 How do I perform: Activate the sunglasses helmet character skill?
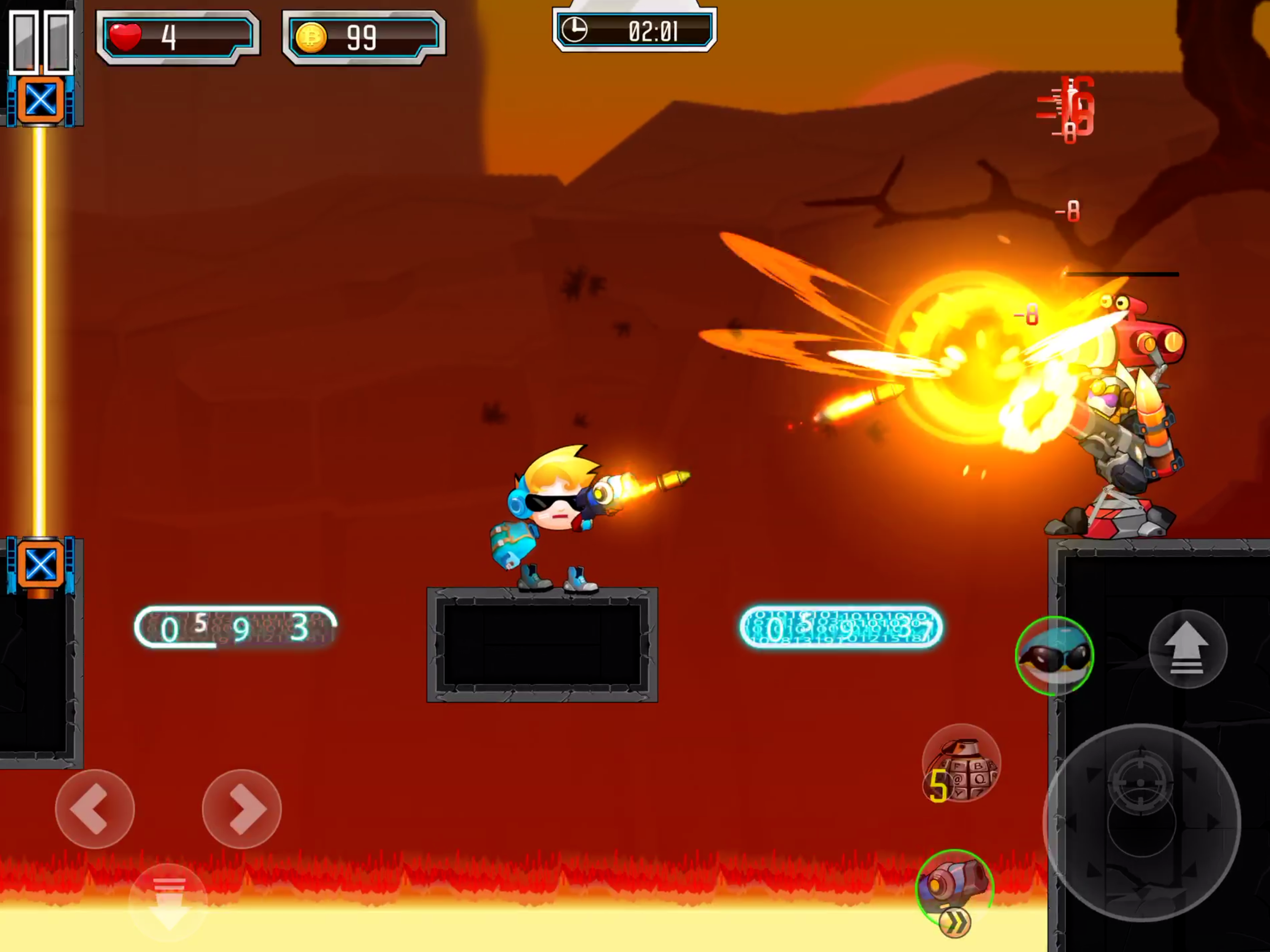coord(1054,656)
